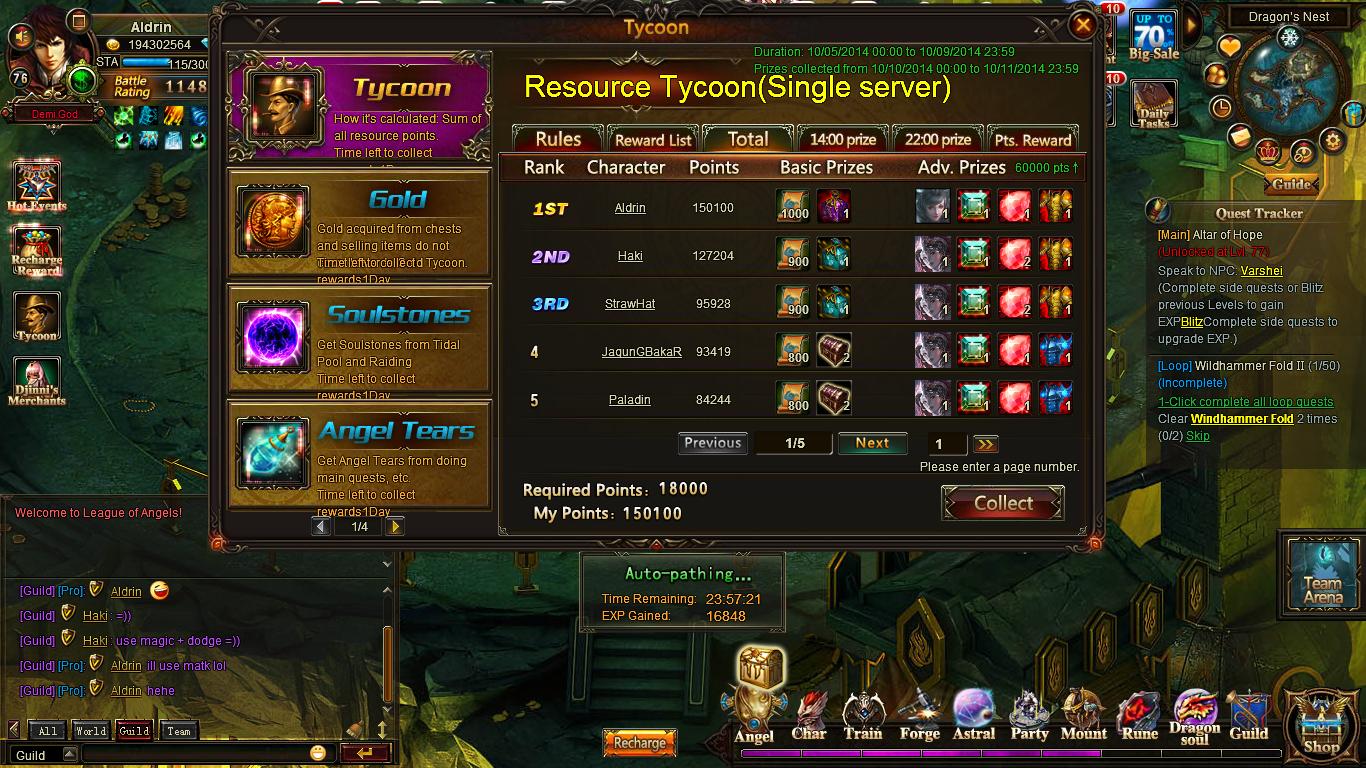Switch to the Rules tab
The width and height of the screenshot is (1366, 768).
[x=558, y=140]
